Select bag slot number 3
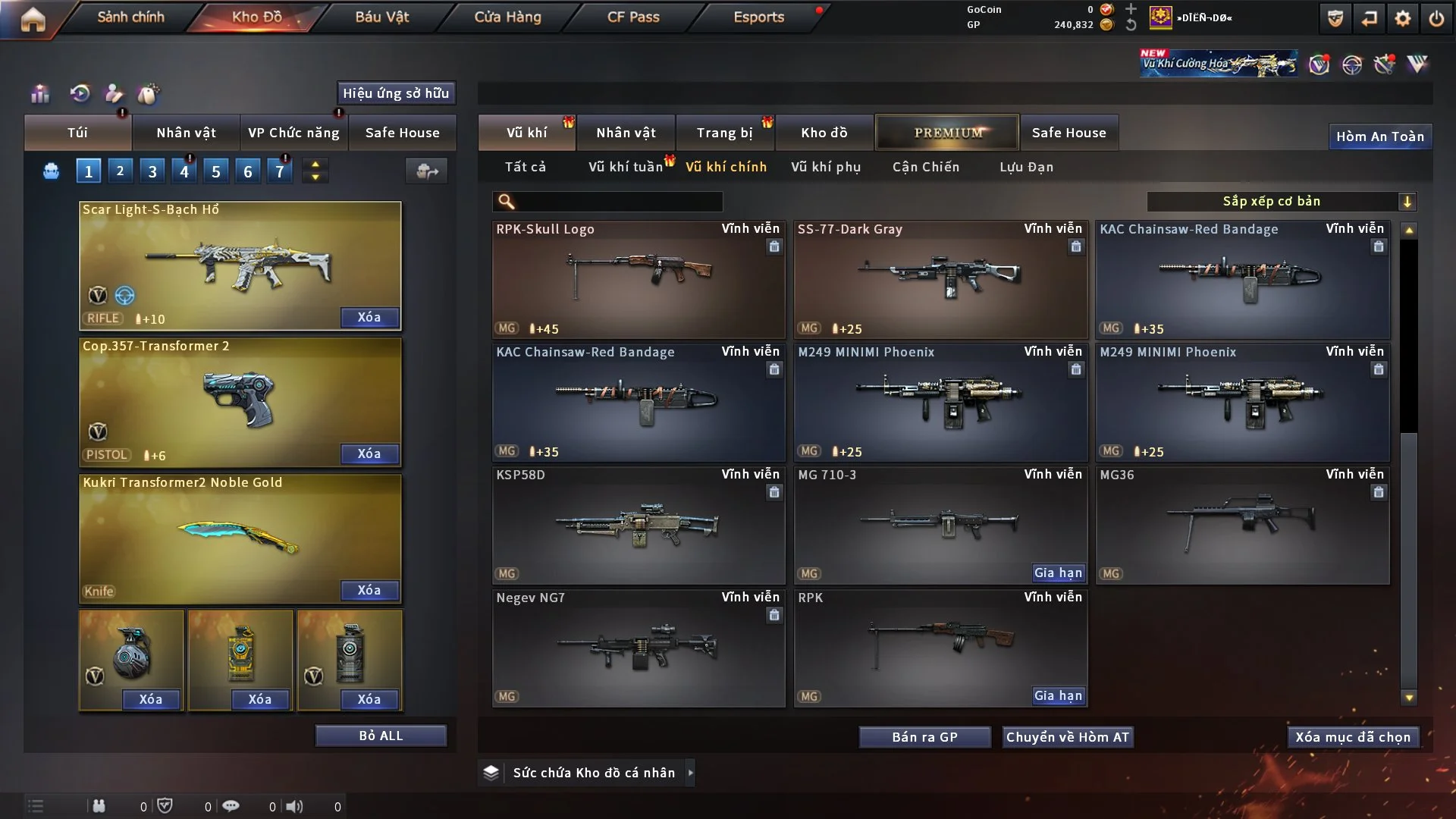The width and height of the screenshot is (1456, 819). 152,171
